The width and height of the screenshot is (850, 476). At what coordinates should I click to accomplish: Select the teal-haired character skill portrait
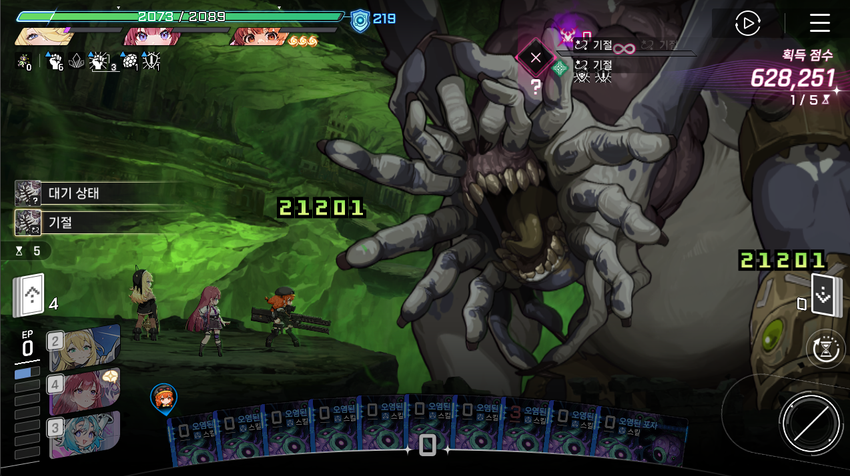tap(83, 430)
